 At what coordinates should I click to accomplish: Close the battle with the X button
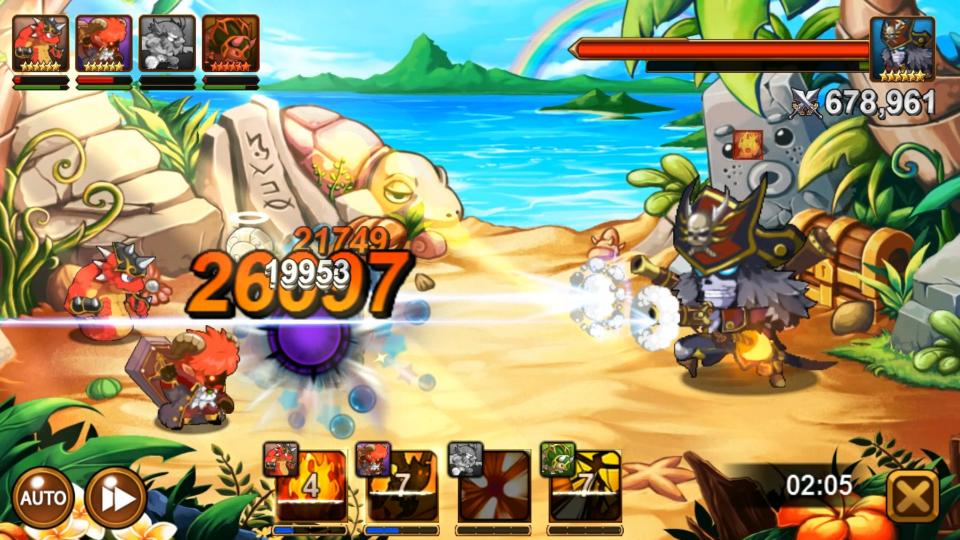(x=912, y=494)
